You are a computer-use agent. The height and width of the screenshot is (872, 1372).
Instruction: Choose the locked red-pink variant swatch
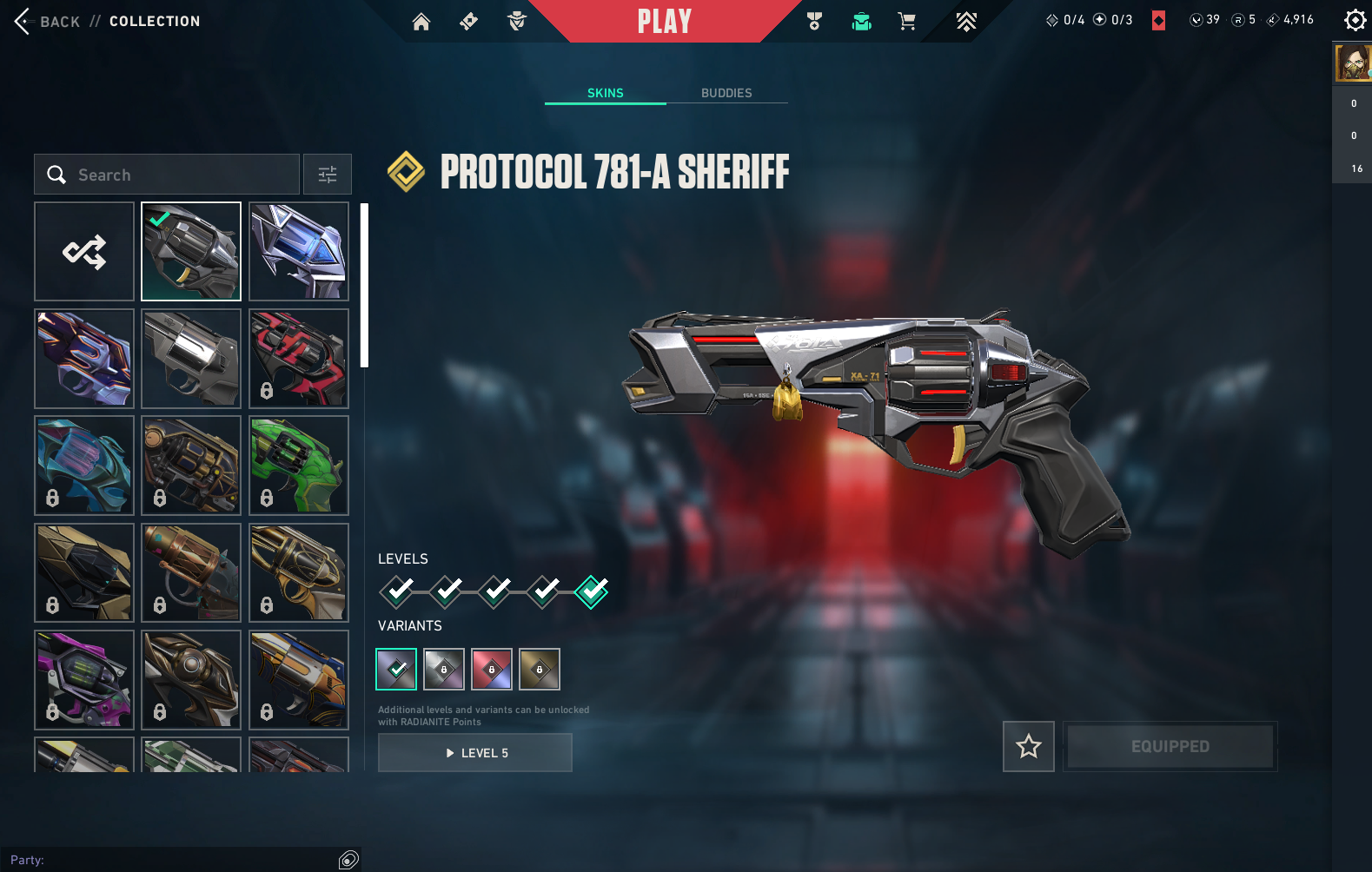pyautogui.click(x=492, y=669)
